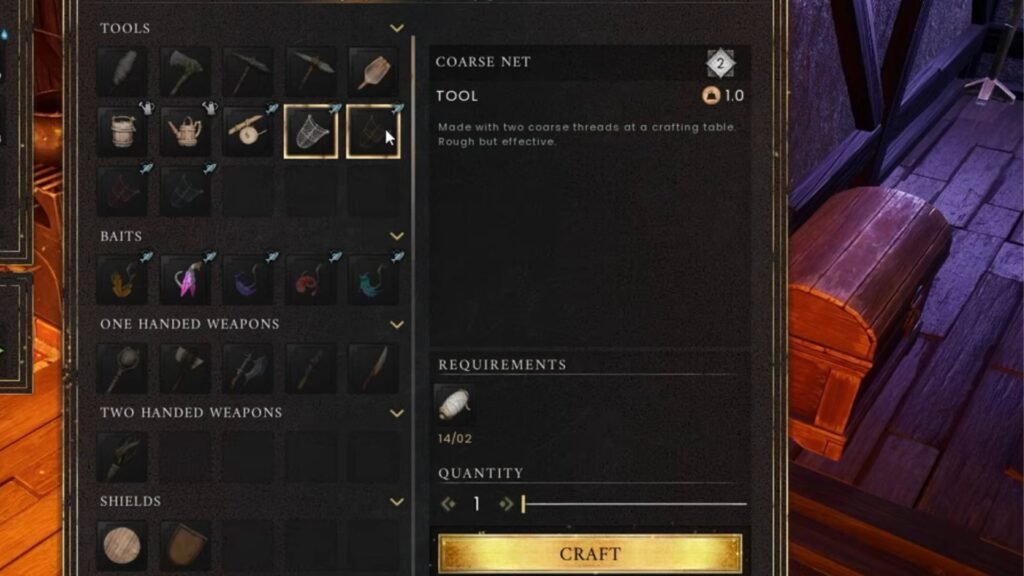Collapse the One Handed Weapons section
Image resolution: width=1024 pixels, height=576 pixels.
[x=397, y=325]
